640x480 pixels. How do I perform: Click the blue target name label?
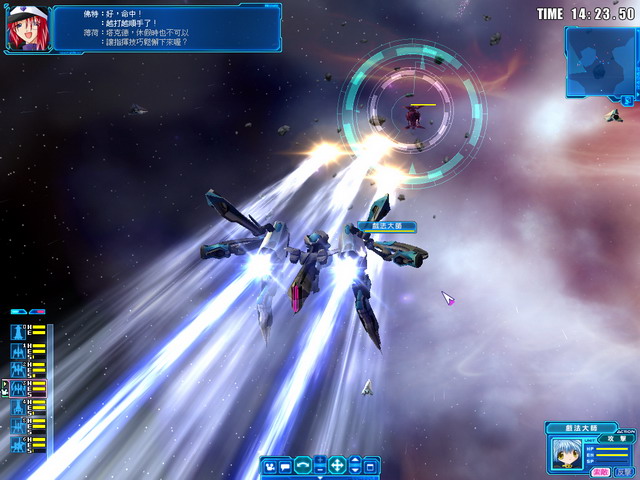385,227
